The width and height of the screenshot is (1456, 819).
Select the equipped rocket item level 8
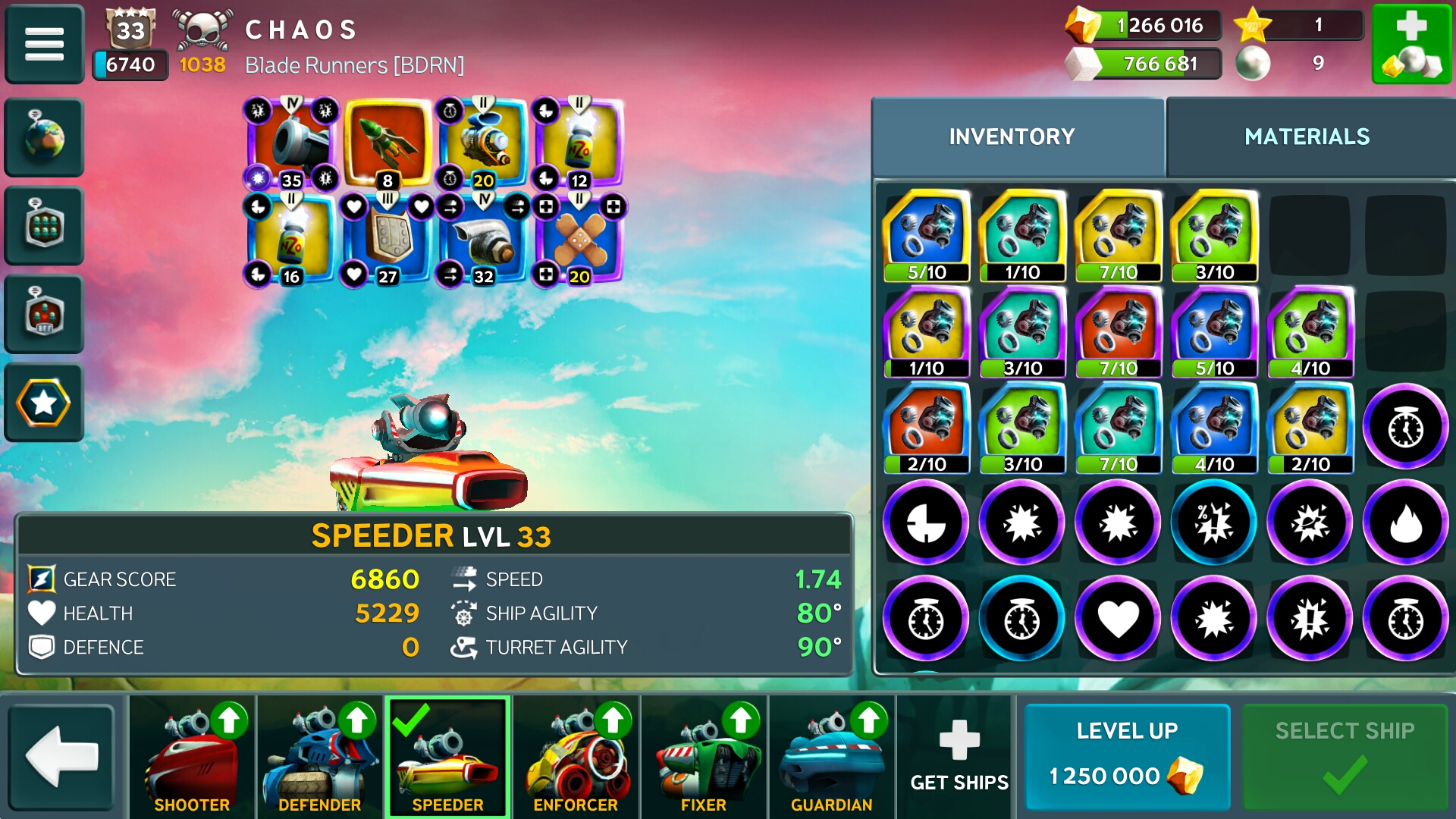tap(388, 144)
